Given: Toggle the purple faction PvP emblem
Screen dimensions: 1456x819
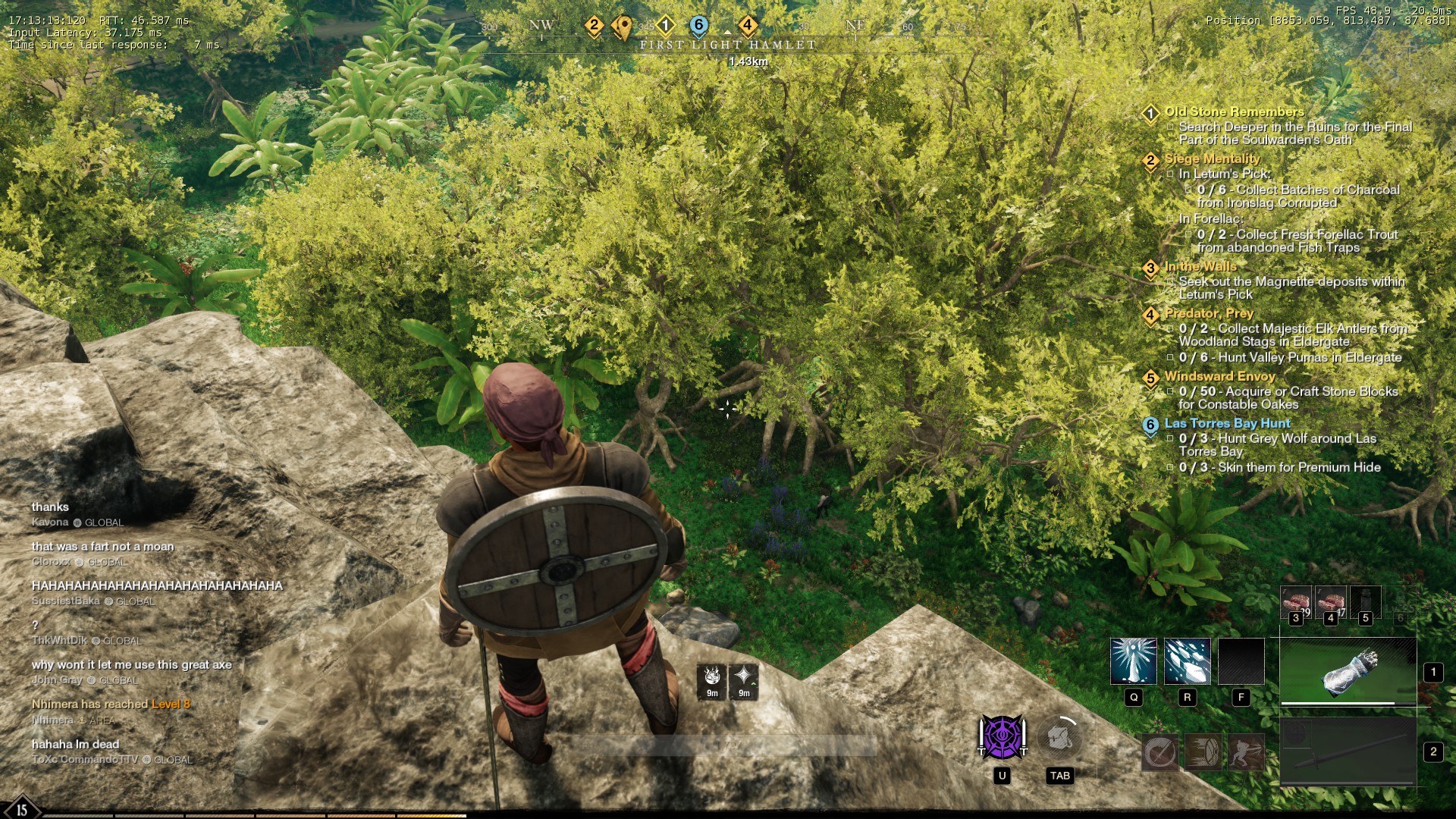Looking at the screenshot, I should 1002,737.
